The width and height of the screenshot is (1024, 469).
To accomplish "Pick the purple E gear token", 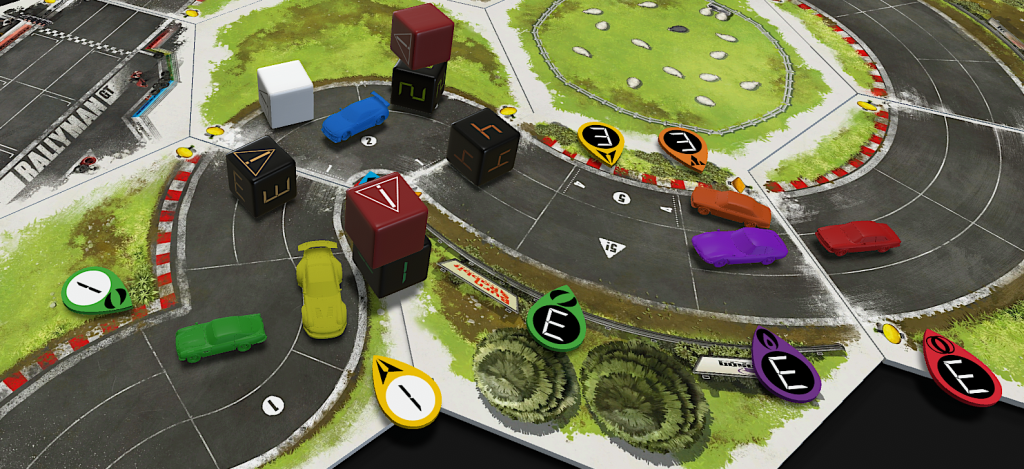I will (784, 367).
